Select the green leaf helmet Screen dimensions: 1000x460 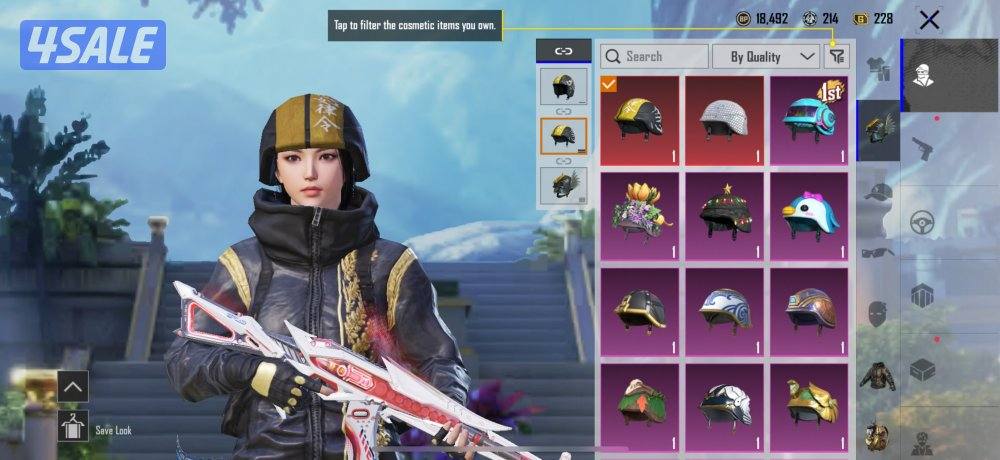coord(640,402)
